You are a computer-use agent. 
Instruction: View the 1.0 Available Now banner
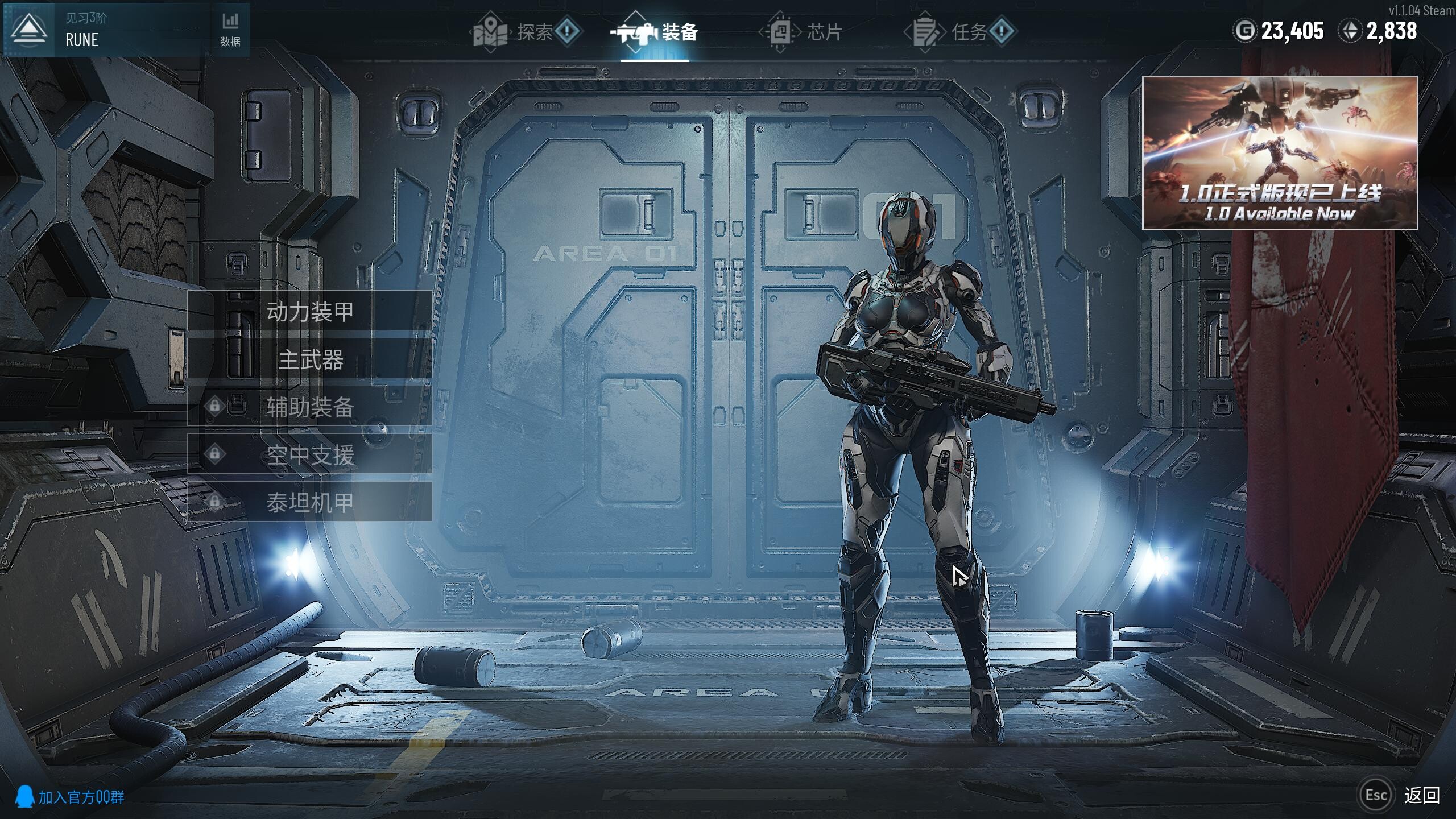pyautogui.click(x=1280, y=152)
